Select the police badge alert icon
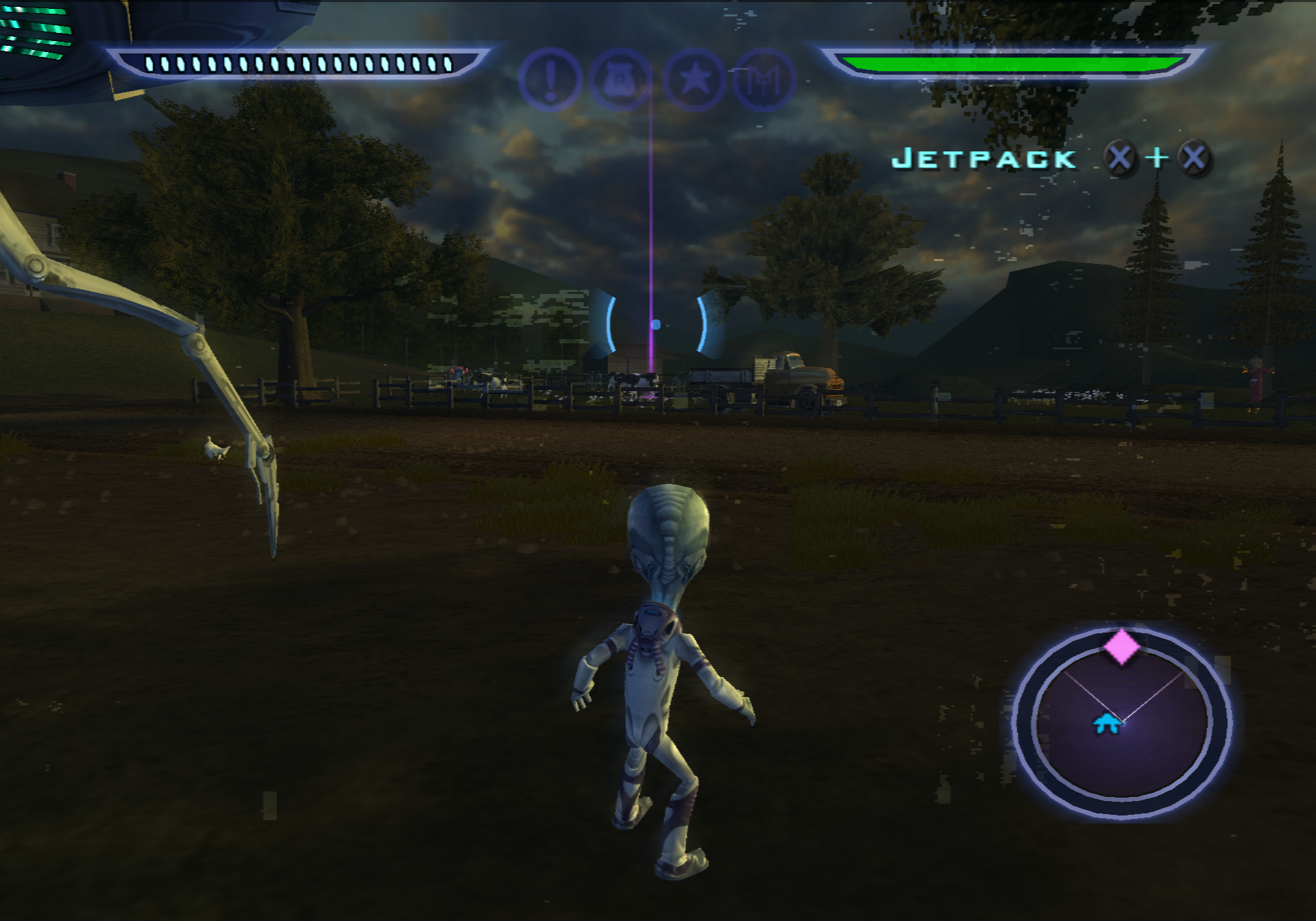 [x=620, y=79]
